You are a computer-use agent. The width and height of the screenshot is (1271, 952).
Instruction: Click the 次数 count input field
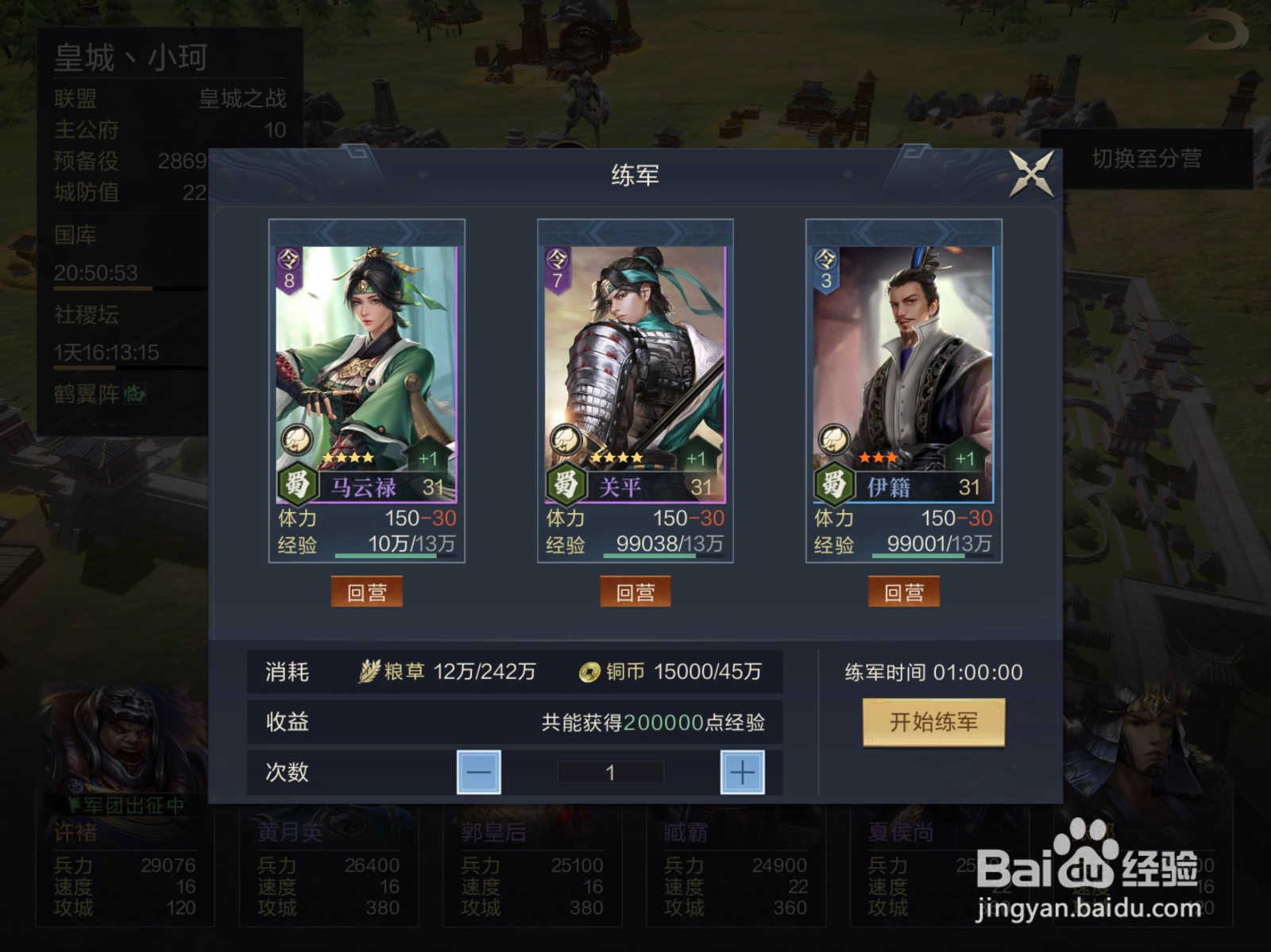pos(610,771)
